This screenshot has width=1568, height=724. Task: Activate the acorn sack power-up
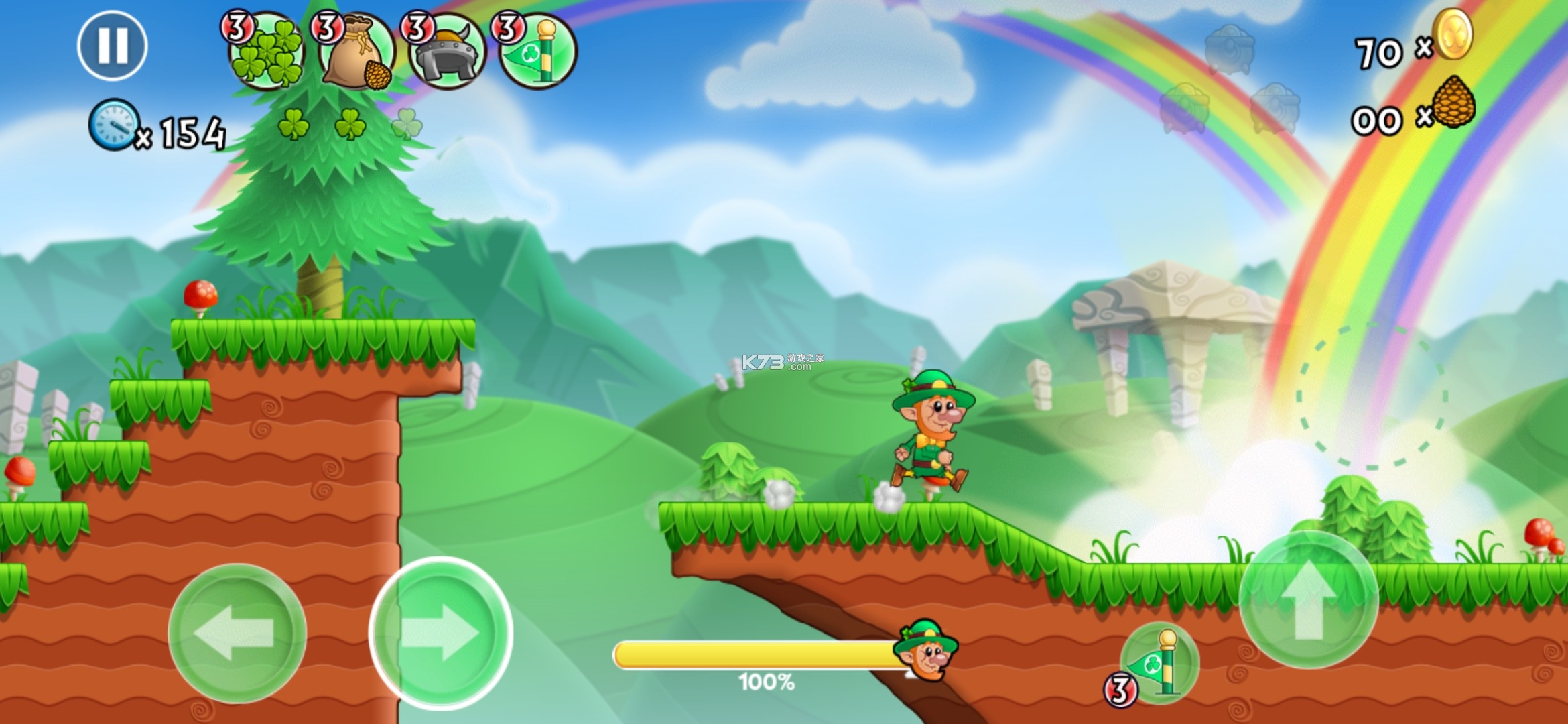click(356, 52)
